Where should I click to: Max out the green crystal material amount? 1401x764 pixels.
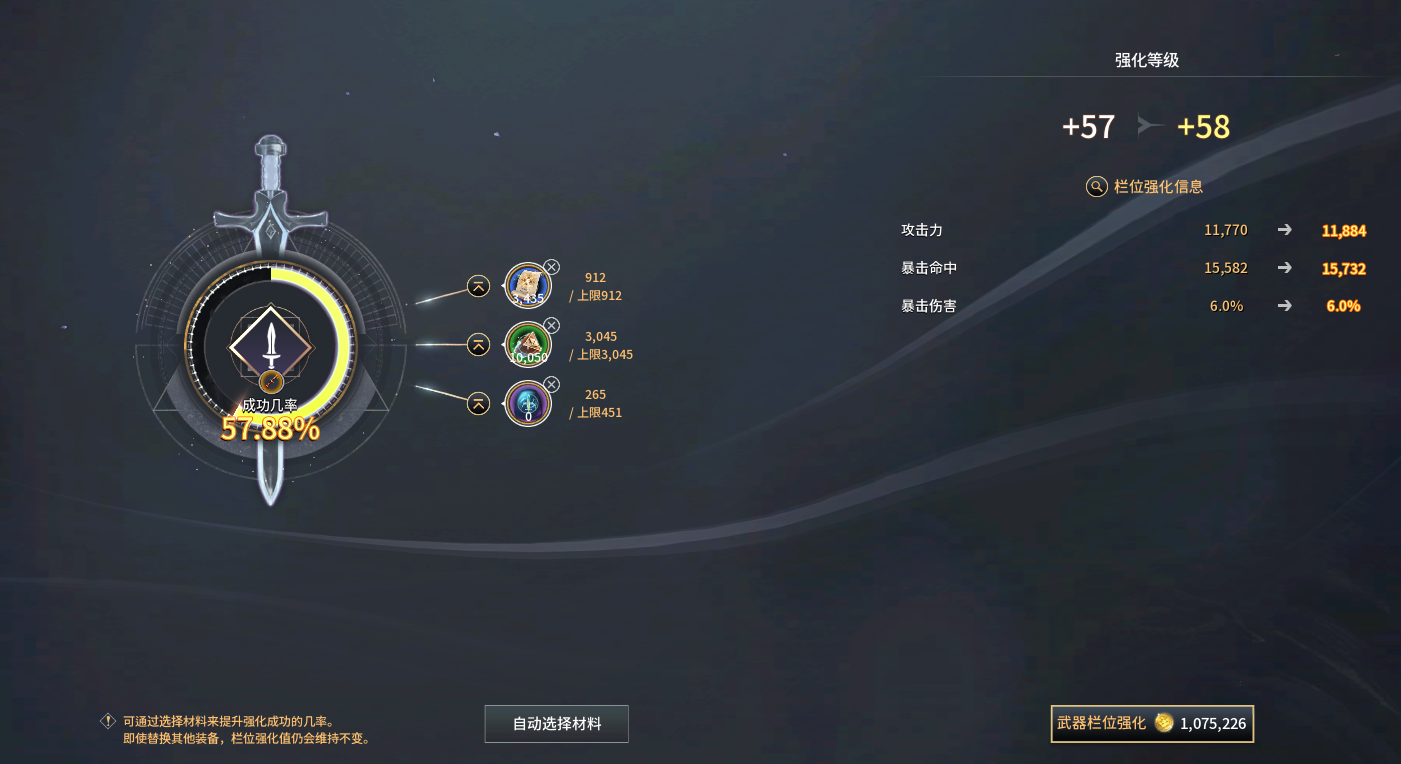point(479,345)
